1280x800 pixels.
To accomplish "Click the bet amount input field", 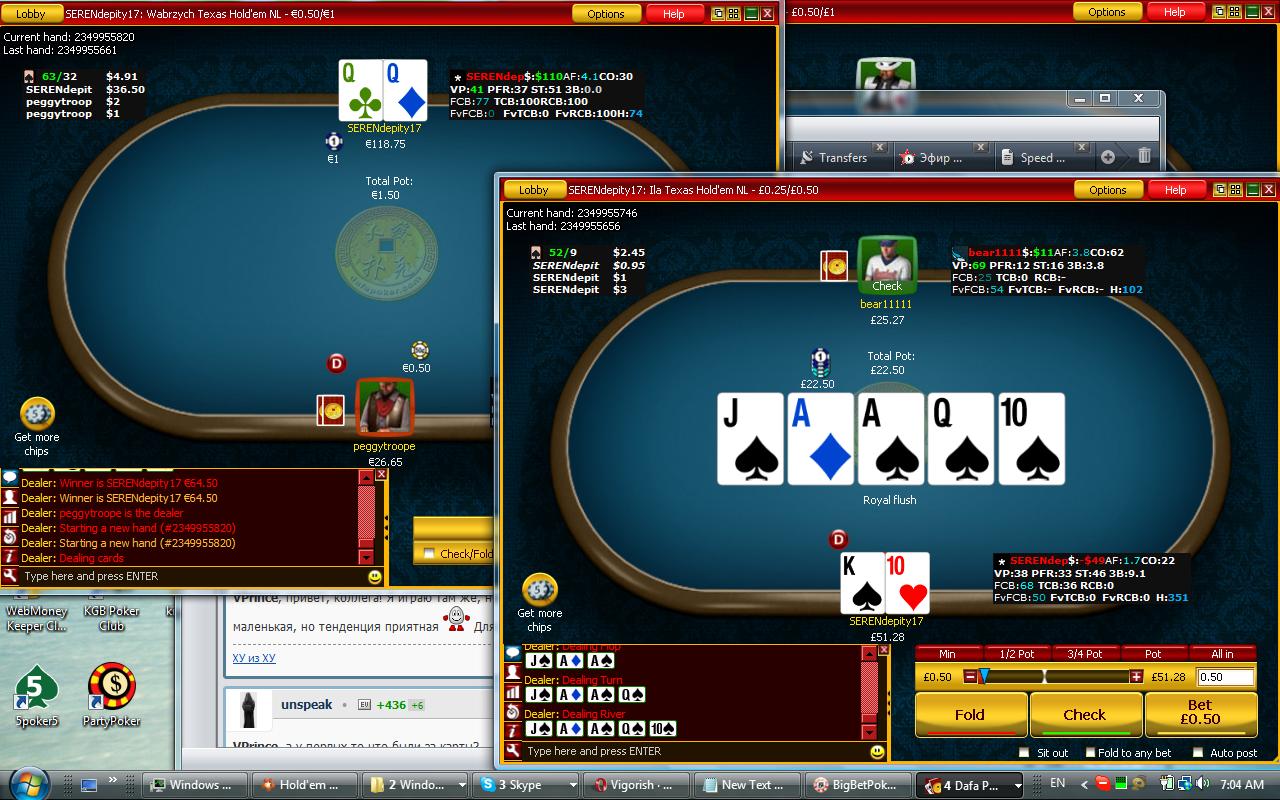I will click(1224, 677).
